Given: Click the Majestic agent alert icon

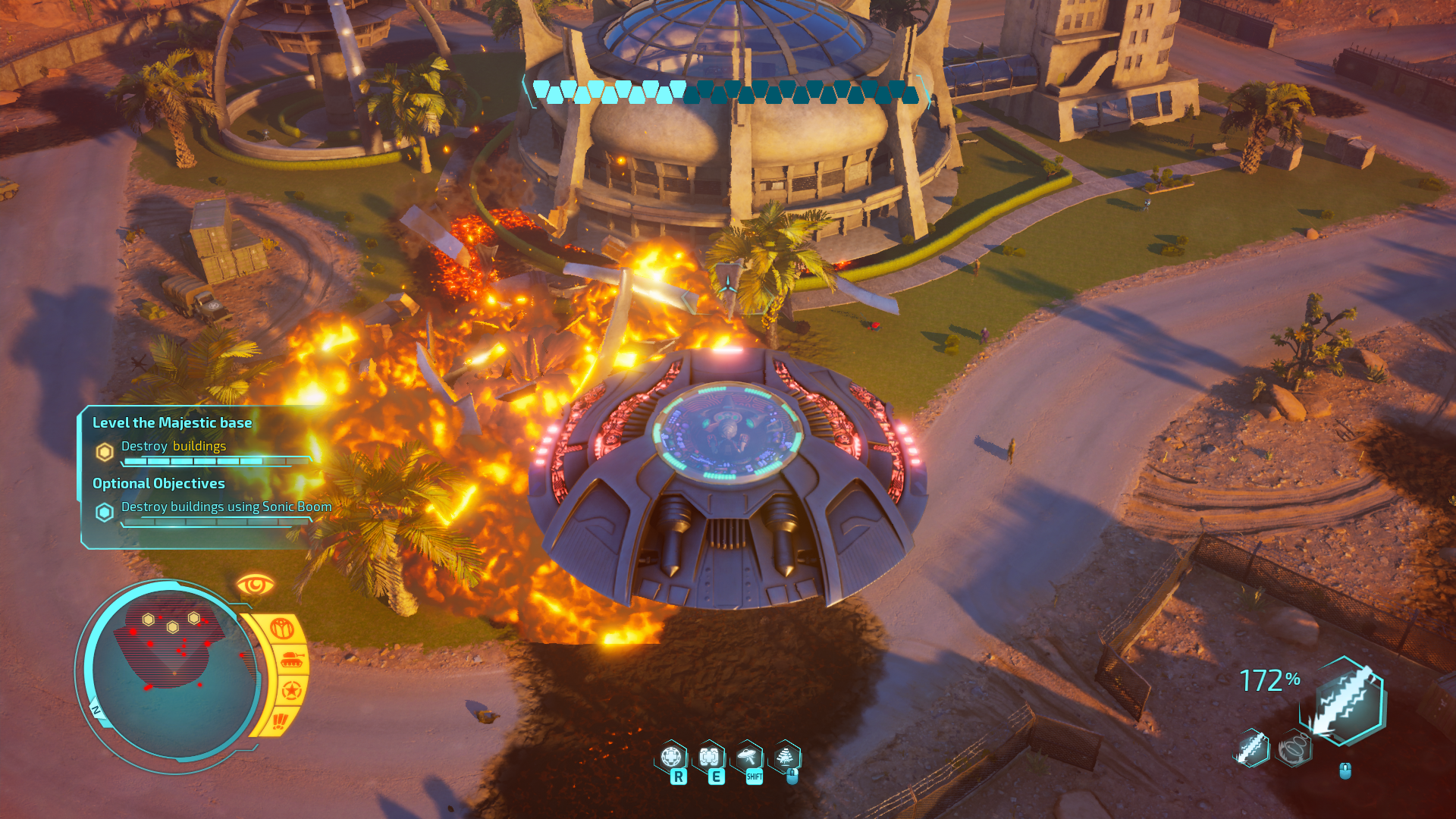Looking at the screenshot, I should pos(282,629).
